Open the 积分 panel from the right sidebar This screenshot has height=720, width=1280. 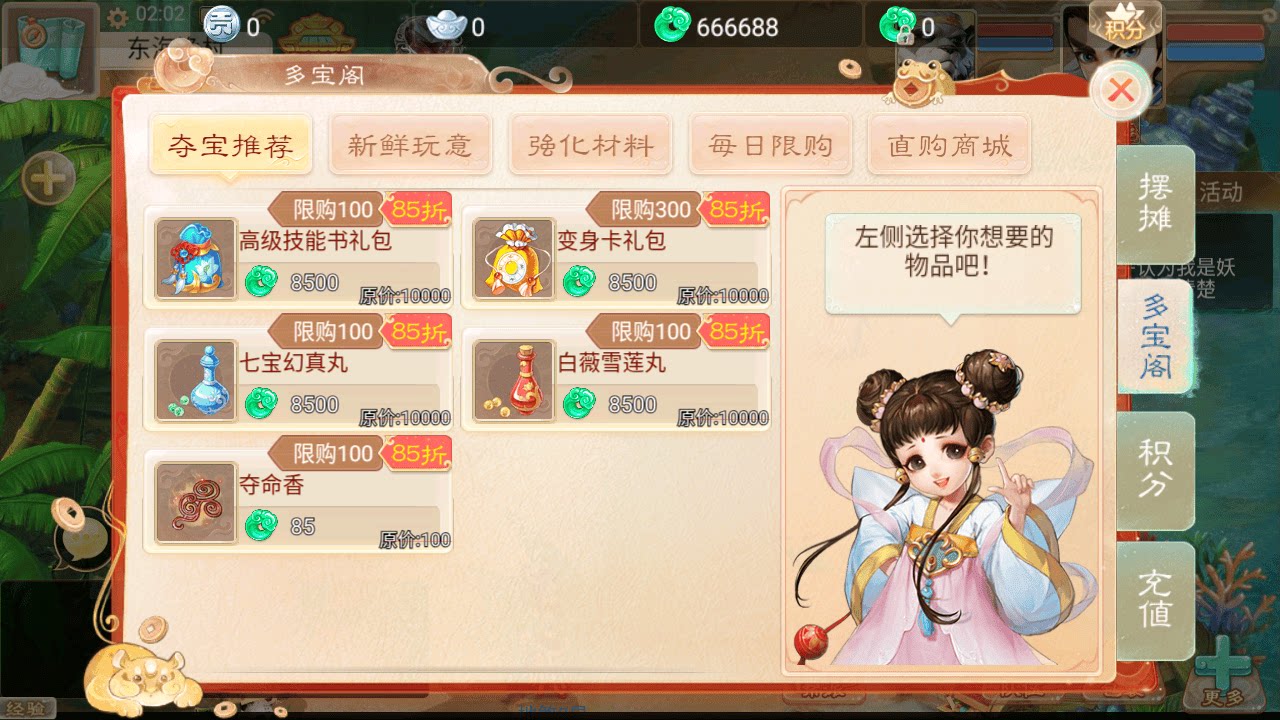(x=1158, y=469)
